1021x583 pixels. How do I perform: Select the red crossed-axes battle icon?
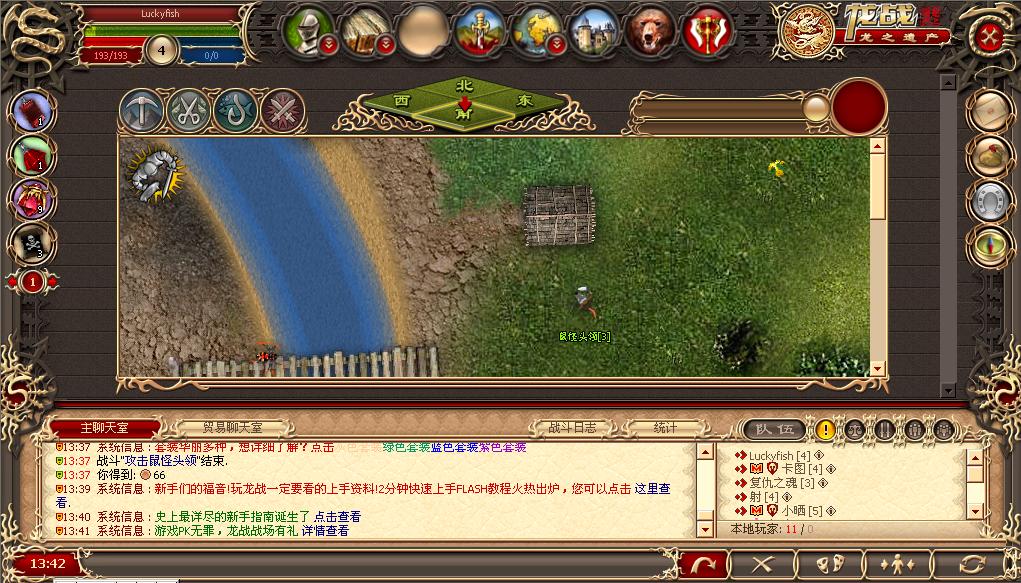click(x=708, y=31)
